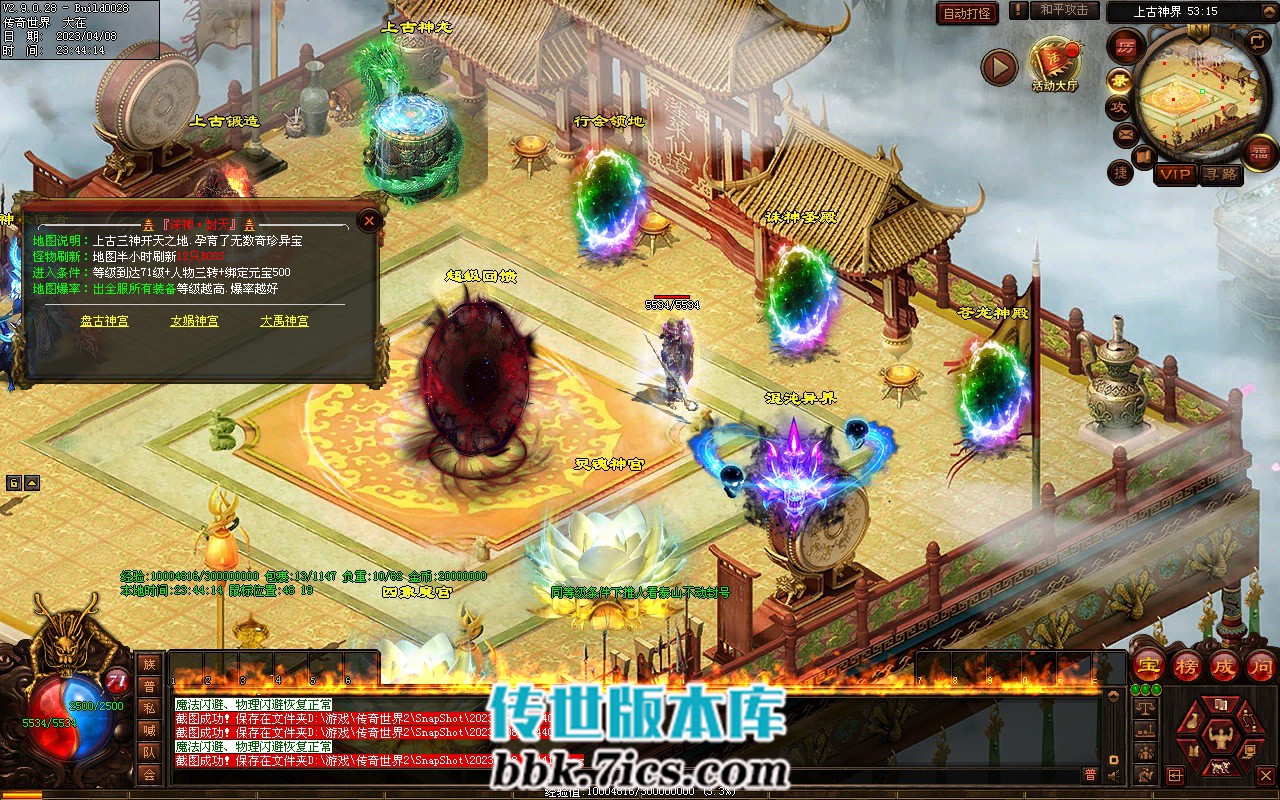Switch chat to the 私 private channel

[x=149, y=708]
